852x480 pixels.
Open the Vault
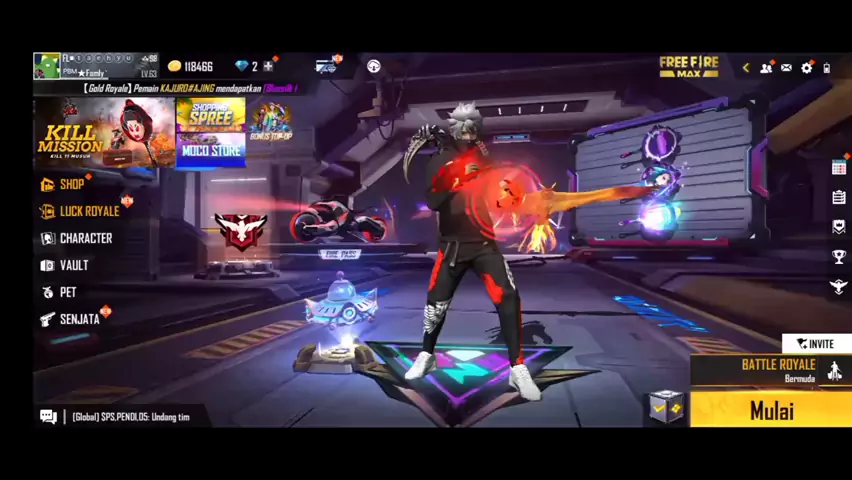[x=73, y=265]
